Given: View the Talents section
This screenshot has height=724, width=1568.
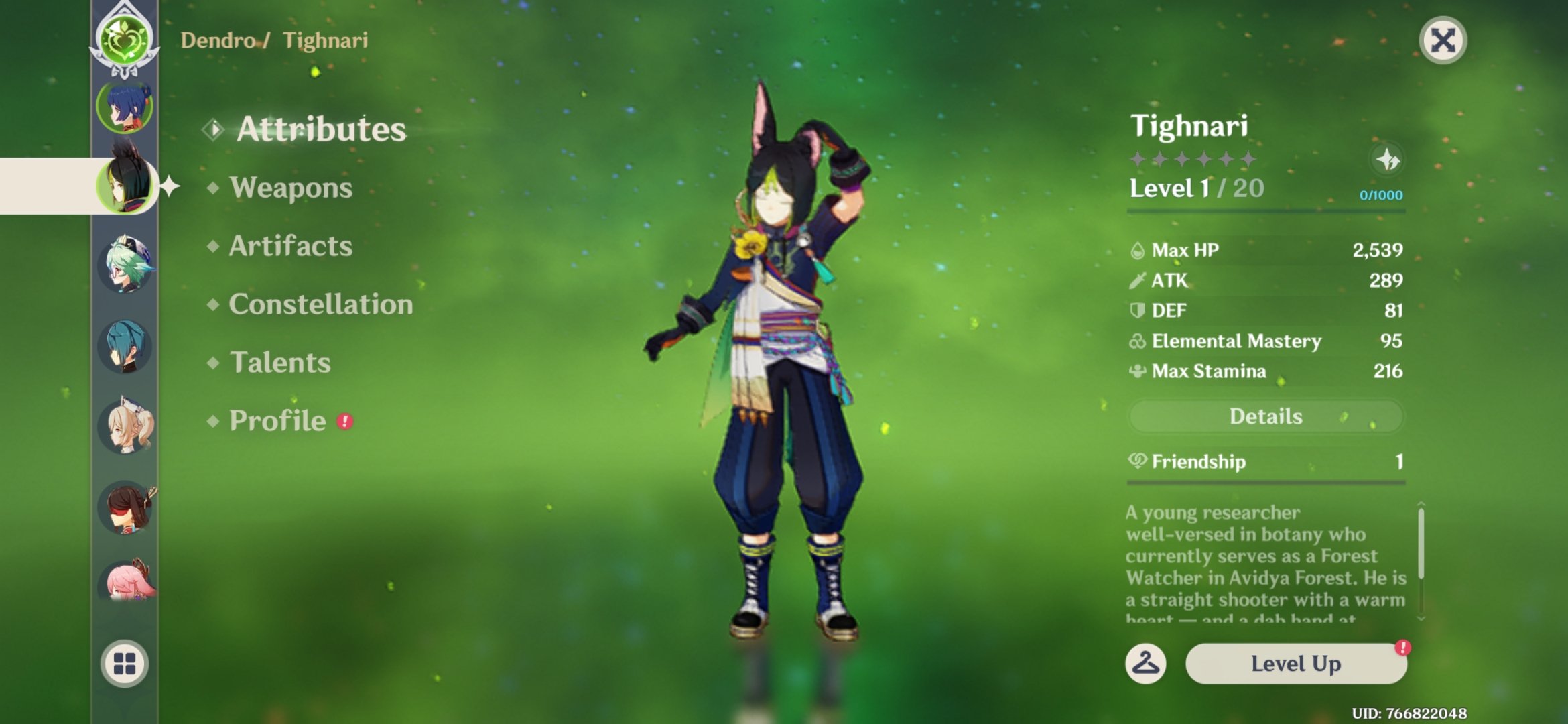Looking at the screenshot, I should point(281,363).
